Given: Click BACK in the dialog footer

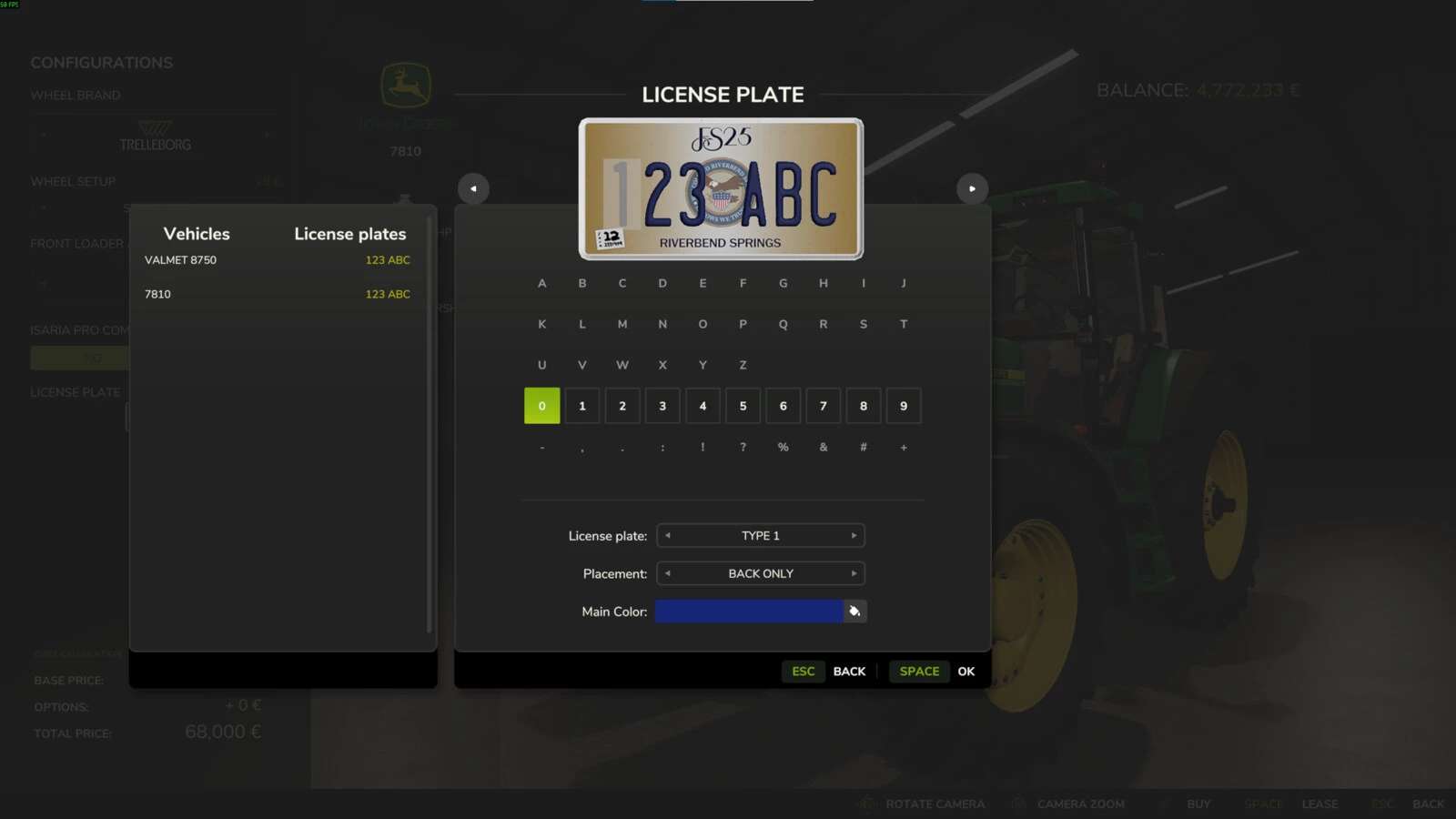Looking at the screenshot, I should click(x=849, y=671).
